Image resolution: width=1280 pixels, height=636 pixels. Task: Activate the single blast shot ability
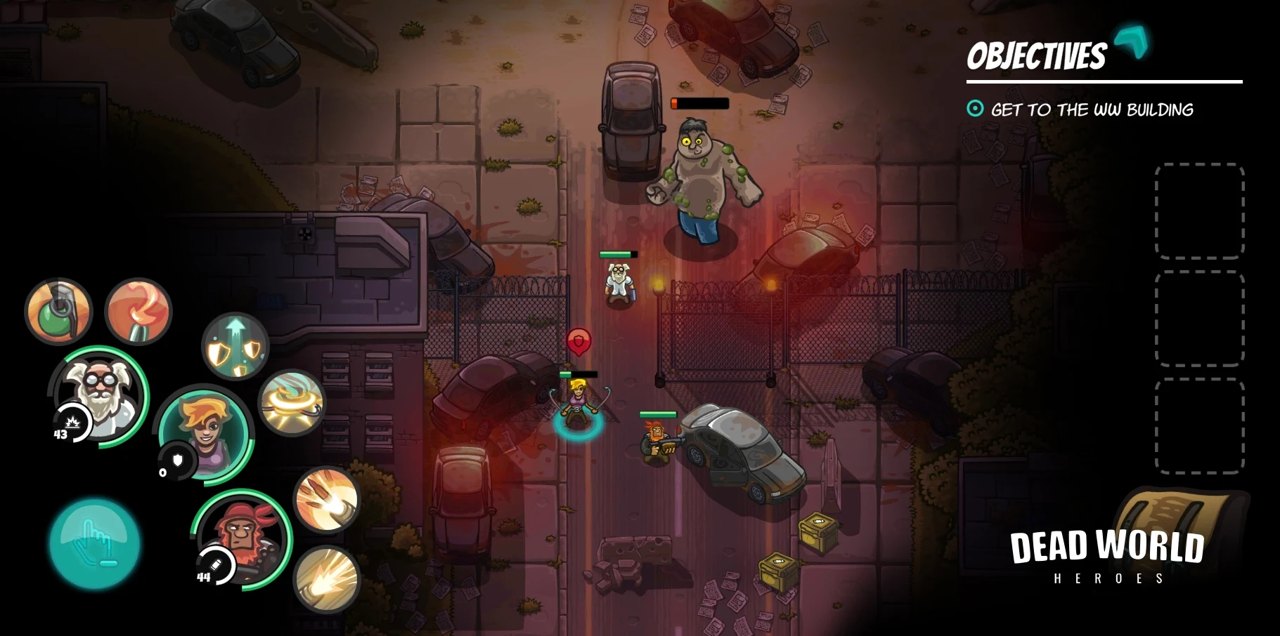(x=326, y=577)
